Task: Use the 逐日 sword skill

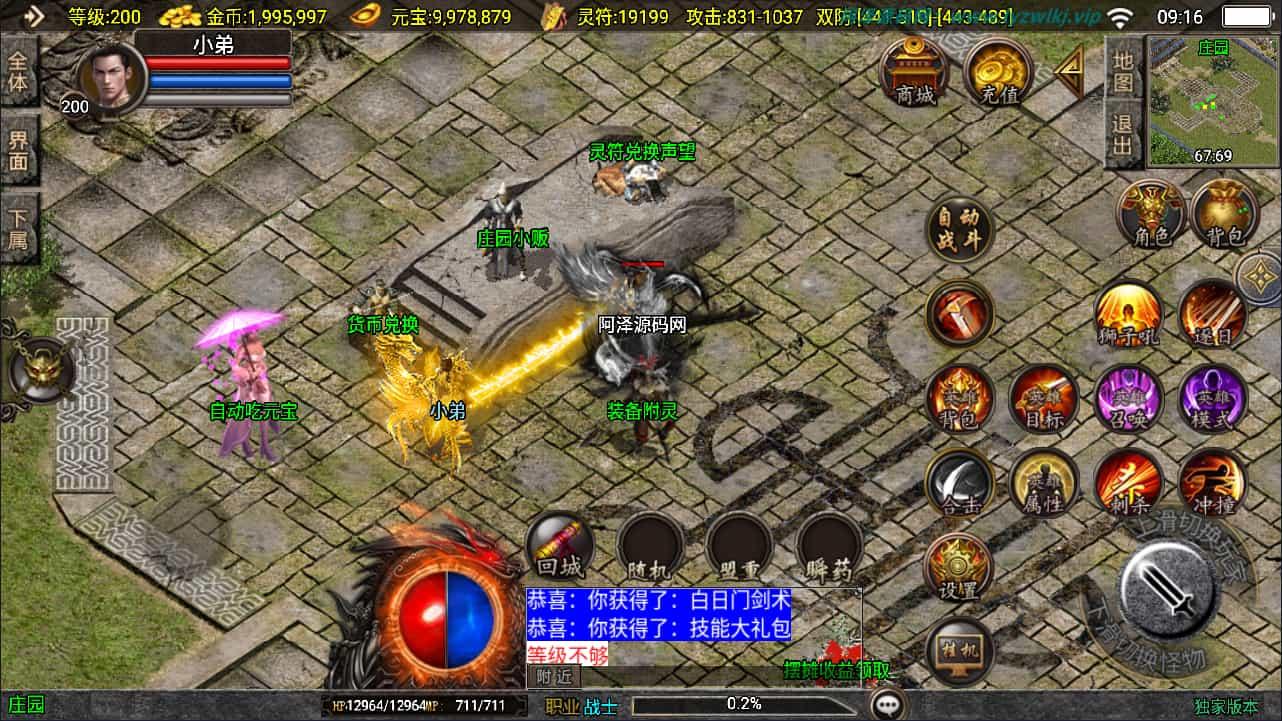Action: pyautogui.click(x=1212, y=315)
